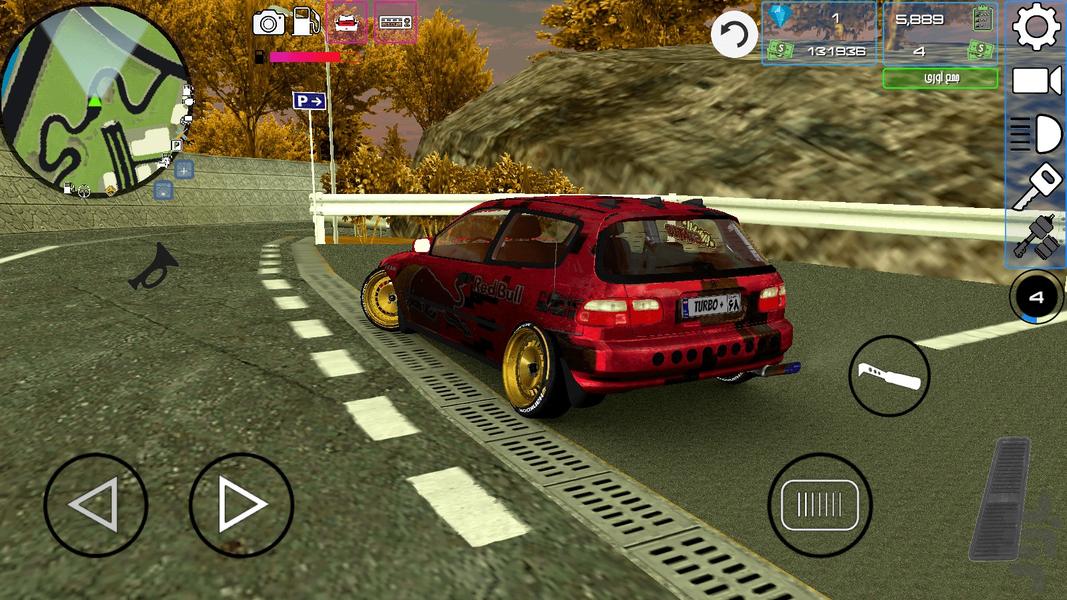1067x600 pixels.
Task: Open the task checklist clipboard icon
Action: point(982,17)
